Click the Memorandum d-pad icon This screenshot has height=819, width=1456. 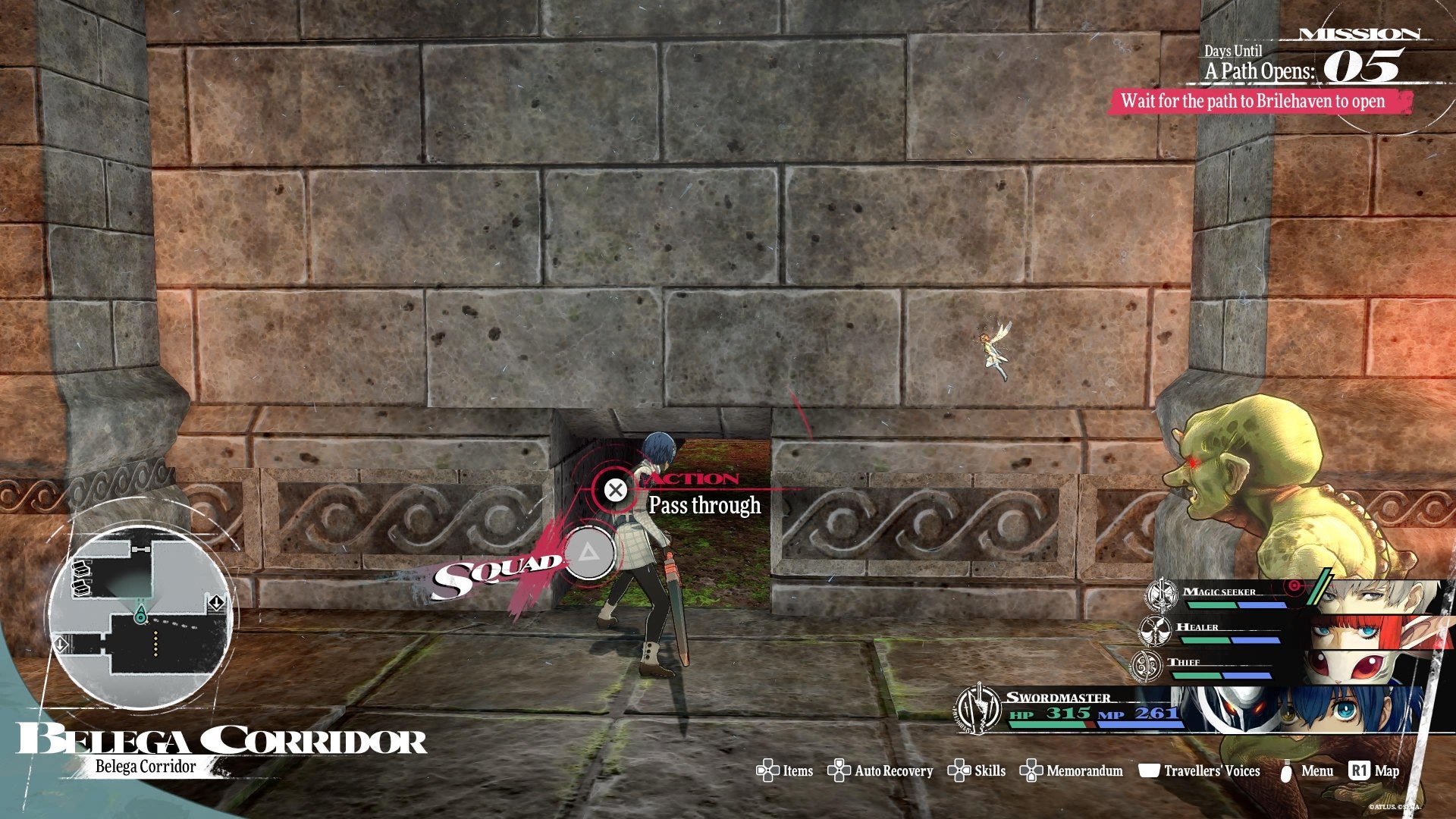(1031, 771)
